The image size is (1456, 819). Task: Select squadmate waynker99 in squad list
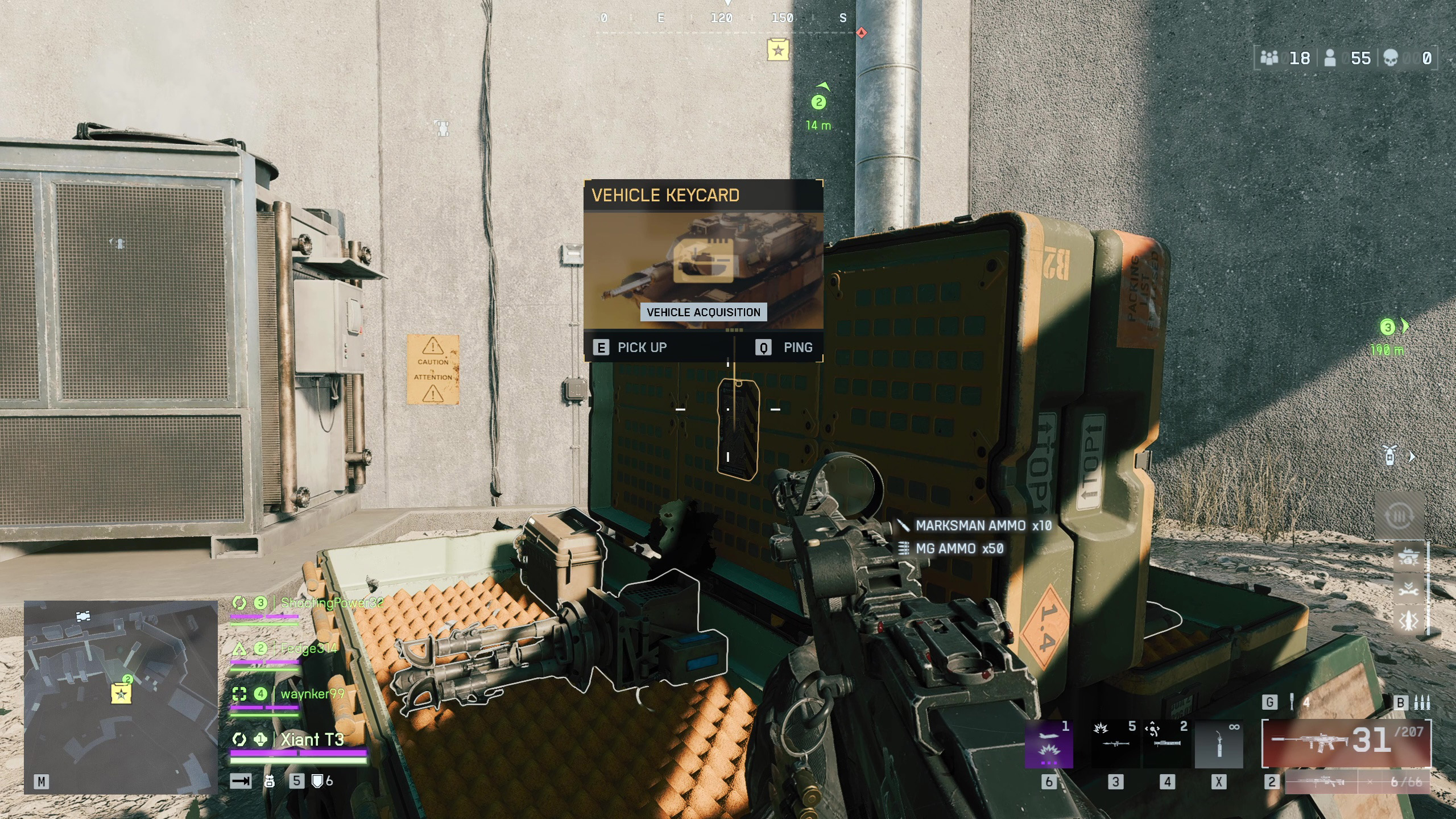tap(312, 694)
